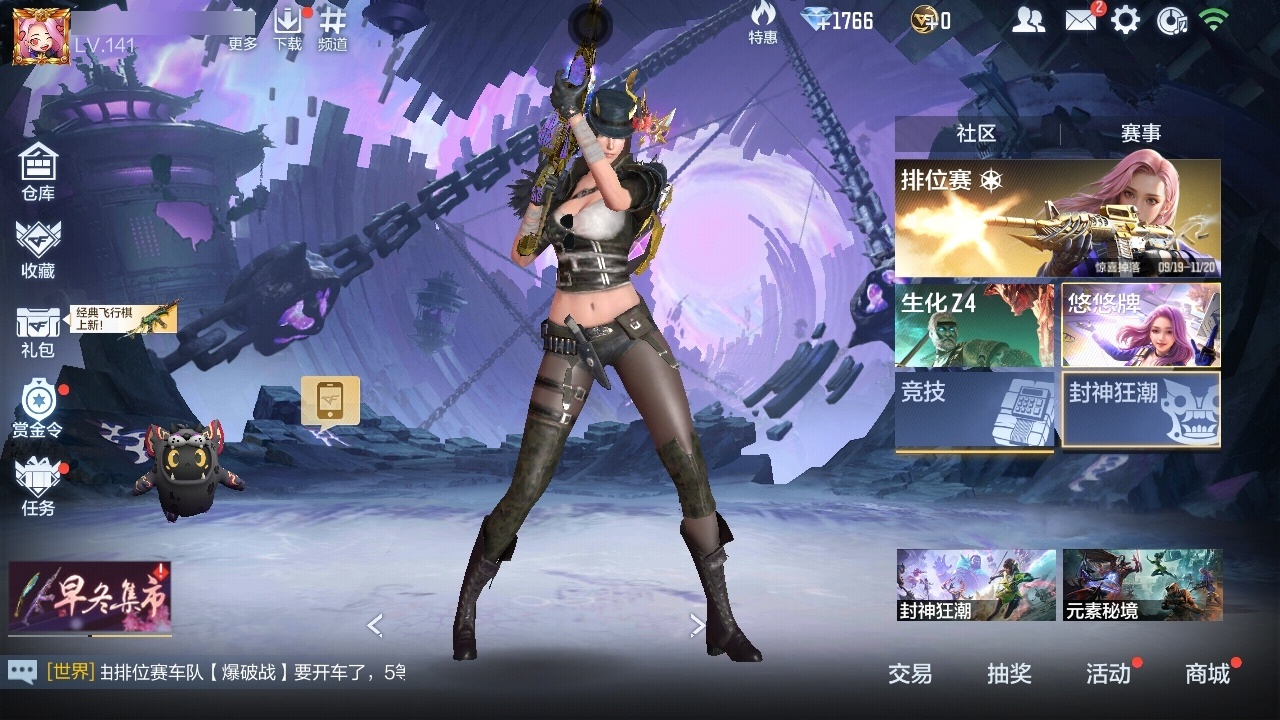Viewport: 1280px width, 720px height.
Task: Open the 抽奖 lottery draw
Action: coord(1009,674)
